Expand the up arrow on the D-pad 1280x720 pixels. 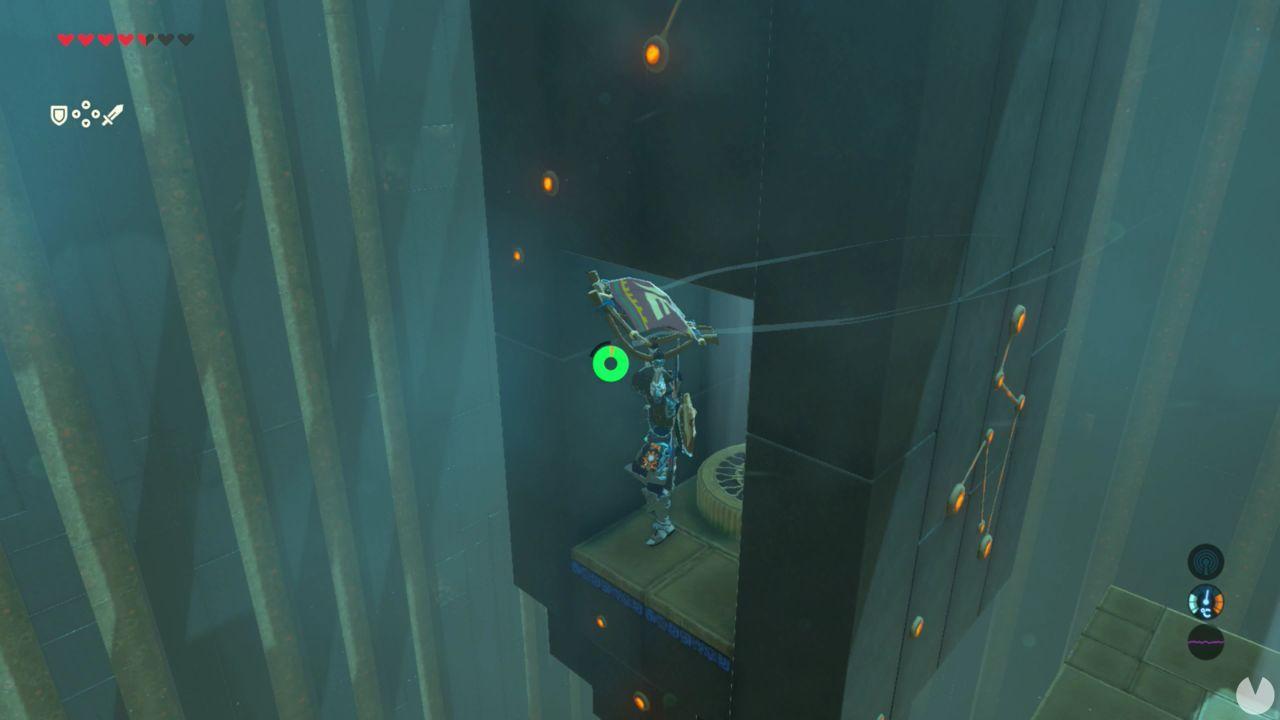click(86, 104)
